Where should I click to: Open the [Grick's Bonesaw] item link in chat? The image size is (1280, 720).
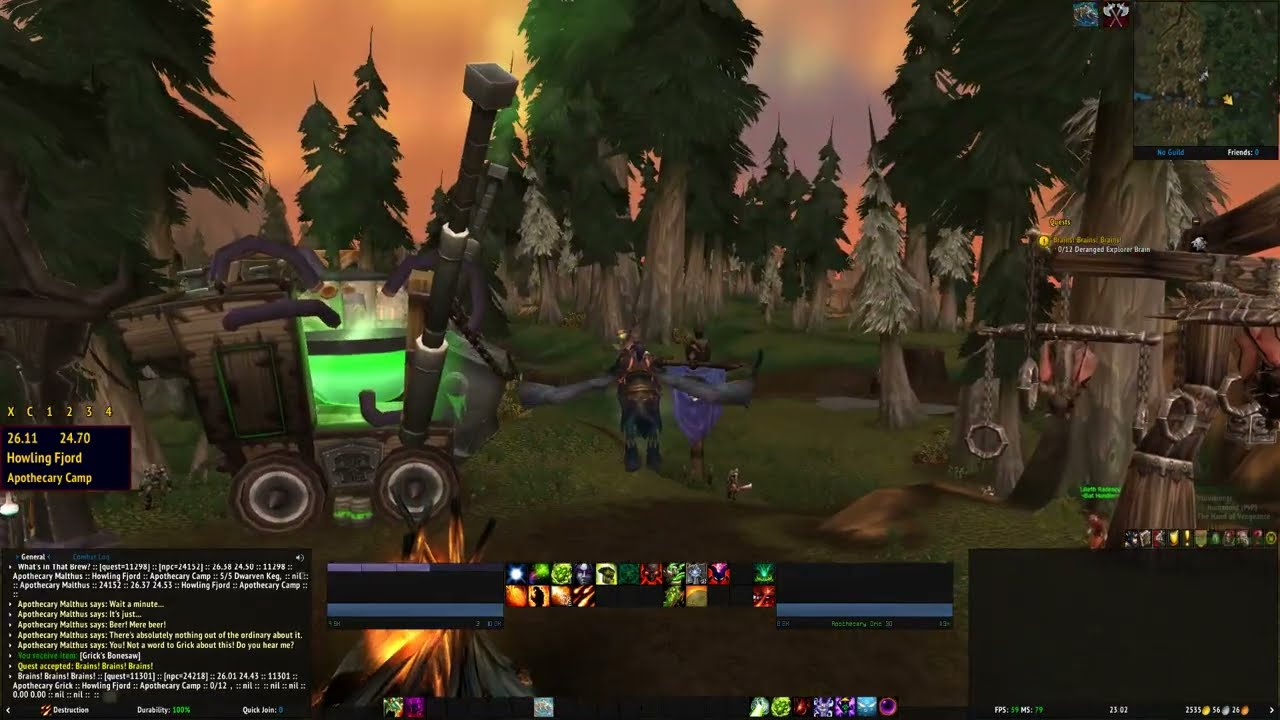(x=110, y=656)
